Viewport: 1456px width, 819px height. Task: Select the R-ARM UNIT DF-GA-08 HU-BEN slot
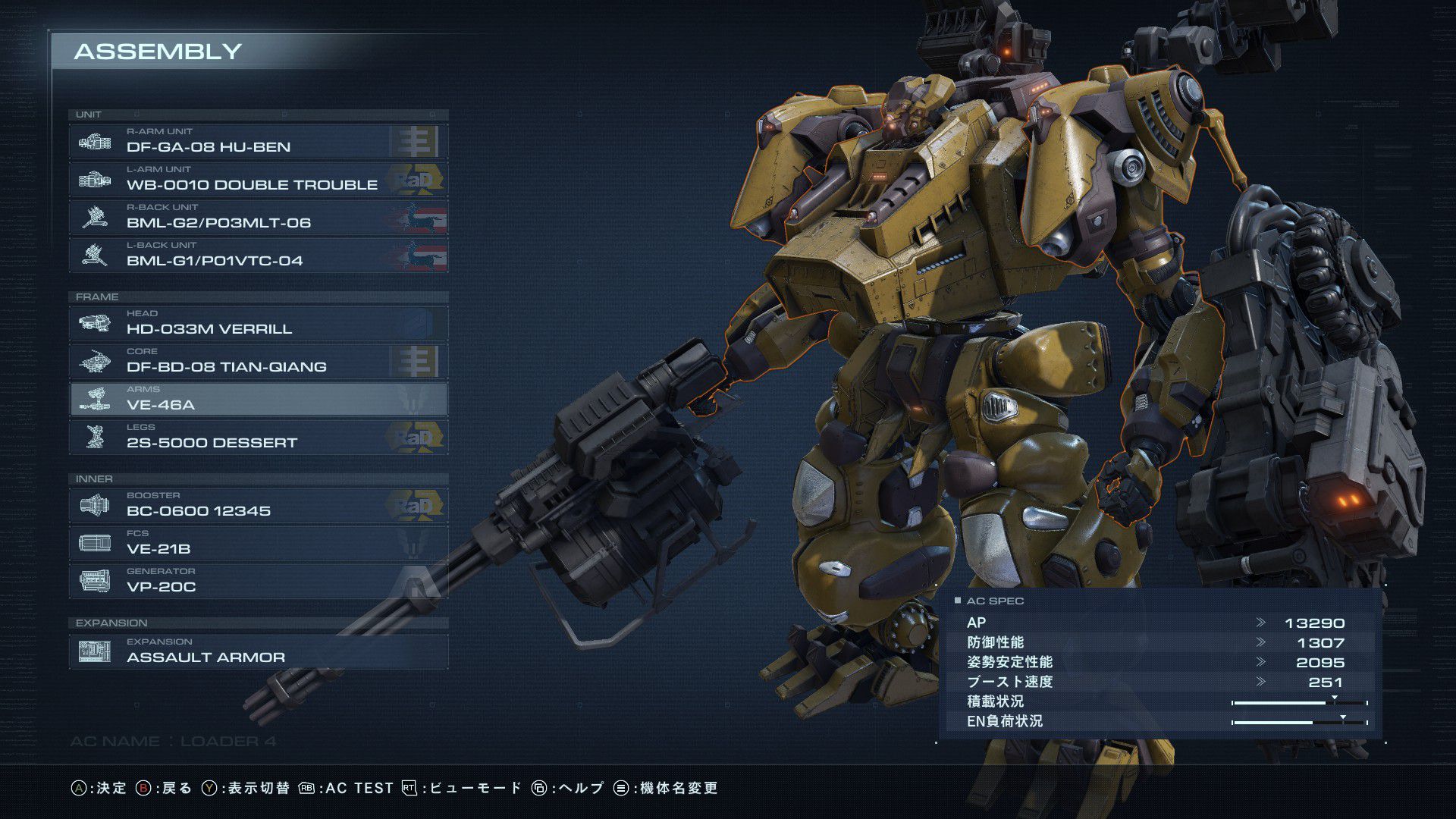[x=258, y=141]
